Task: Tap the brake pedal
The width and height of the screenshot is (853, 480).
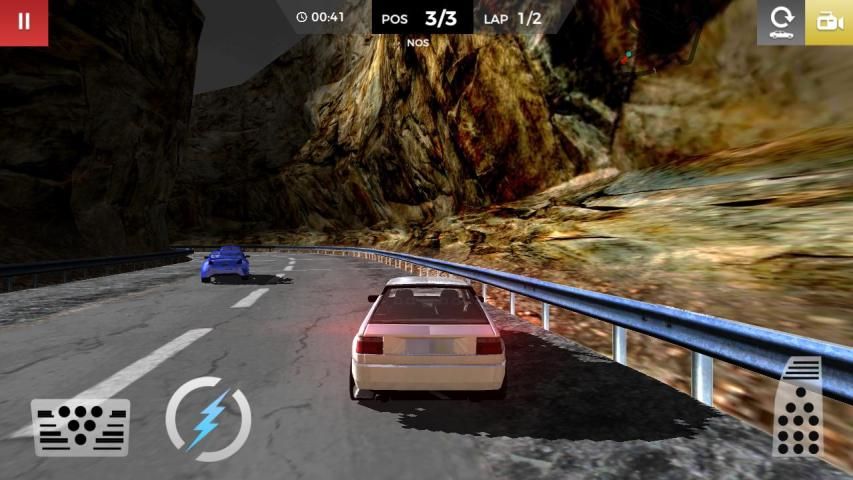Action: (81, 427)
